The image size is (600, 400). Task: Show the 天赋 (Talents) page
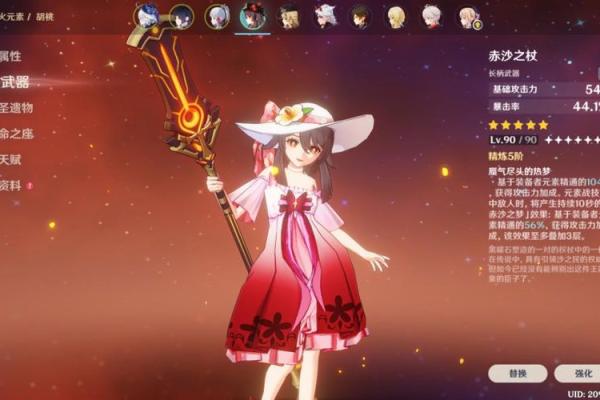pos(12,160)
